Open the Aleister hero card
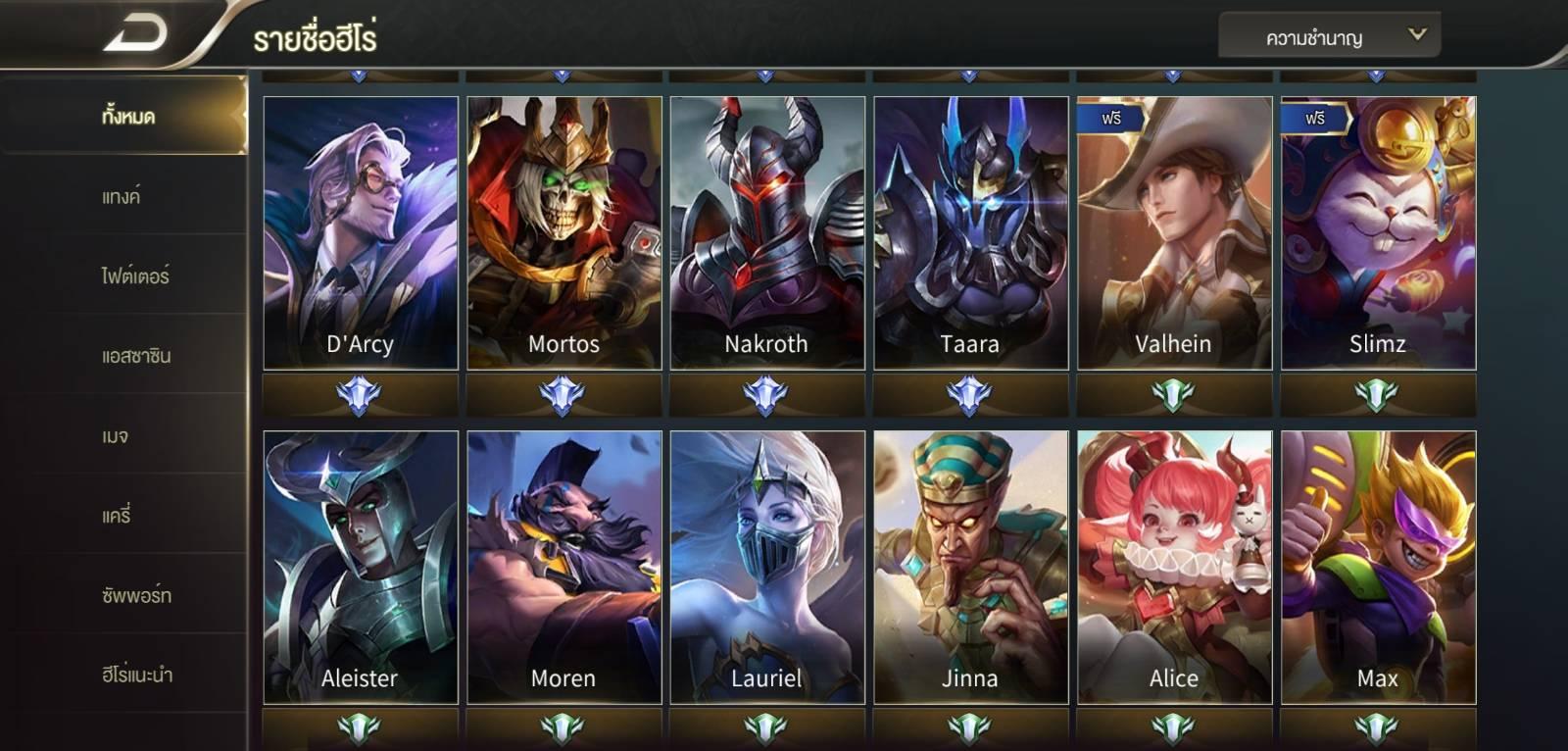This screenshot has height=751, width=1568. (361, 567)
